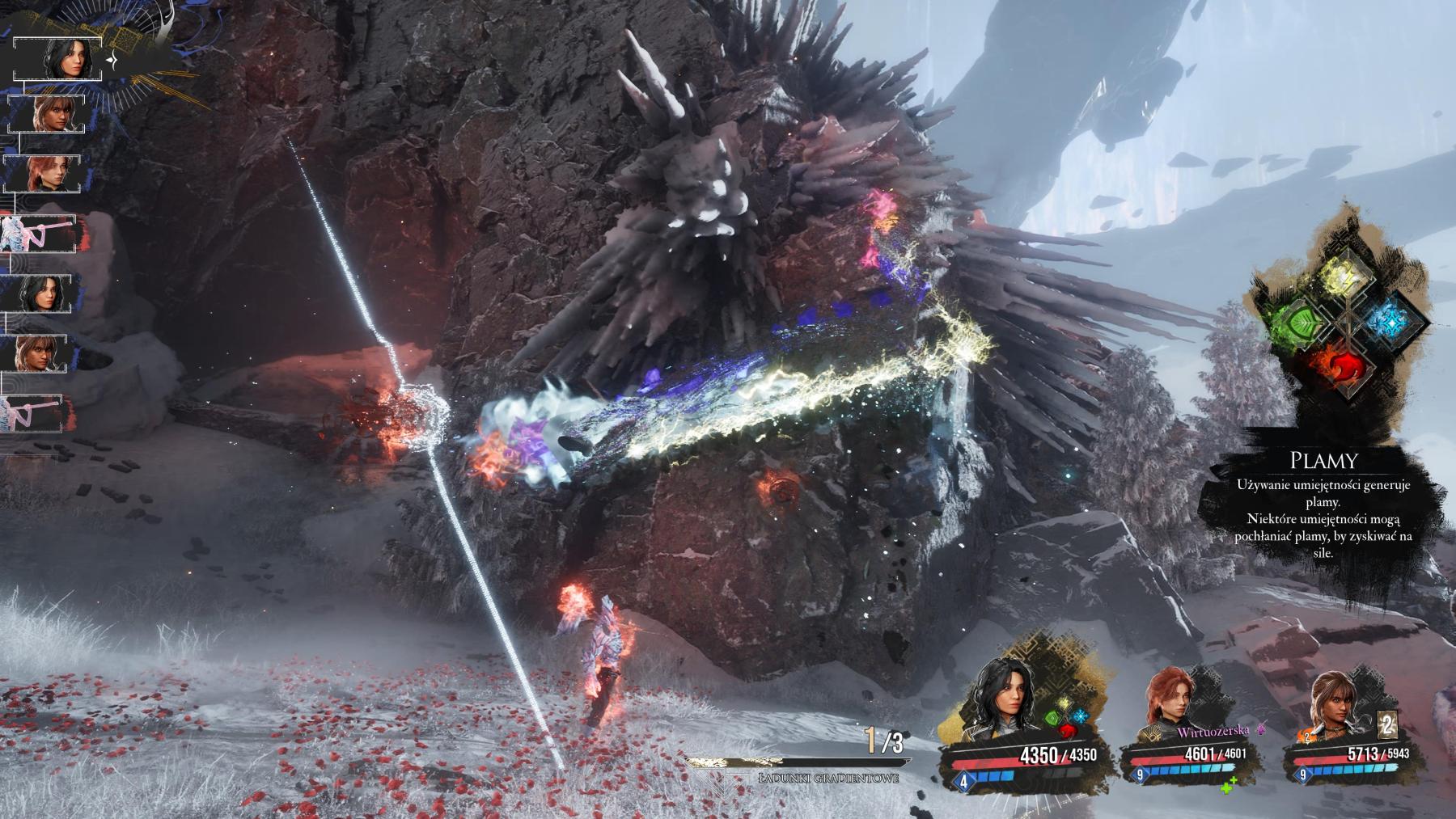Select the blue ice stain in the Plamy diamond
The image size is (1456, 819).
click(1391, 320)
